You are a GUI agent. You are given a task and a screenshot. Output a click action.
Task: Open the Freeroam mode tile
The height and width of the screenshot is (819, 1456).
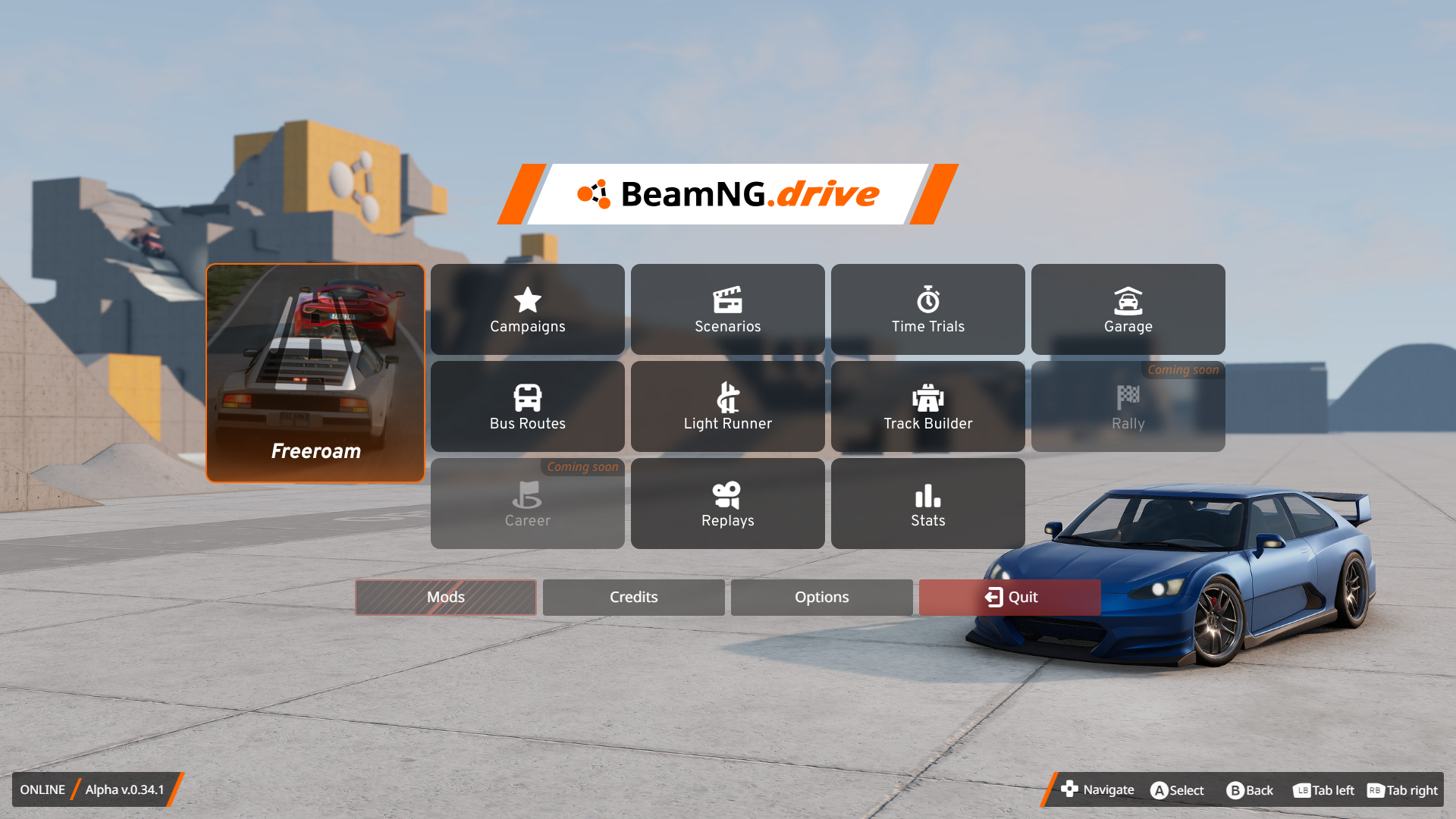click(315, 373)
